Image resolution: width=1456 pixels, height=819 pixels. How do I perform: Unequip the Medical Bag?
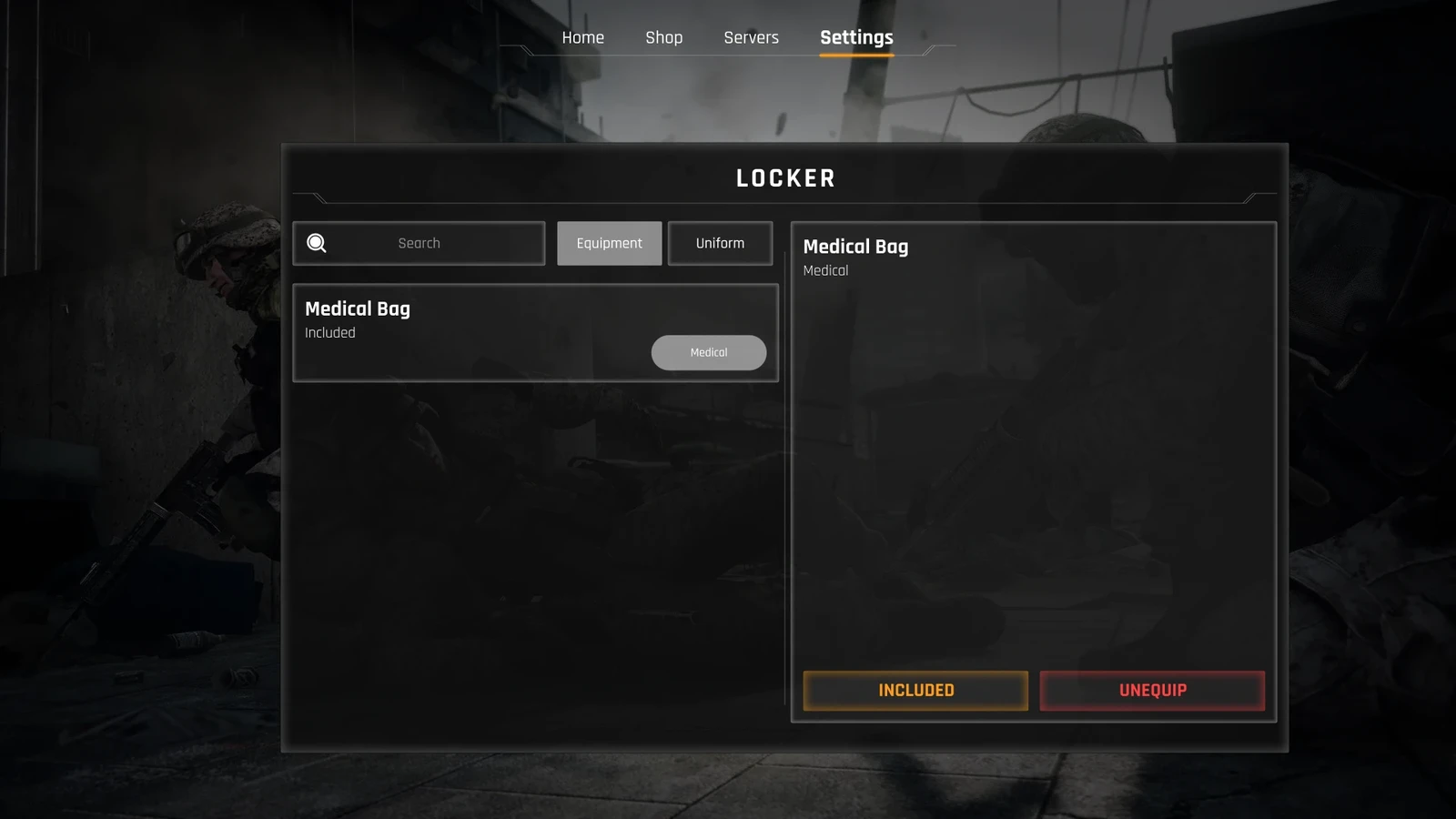point(1152,691)
